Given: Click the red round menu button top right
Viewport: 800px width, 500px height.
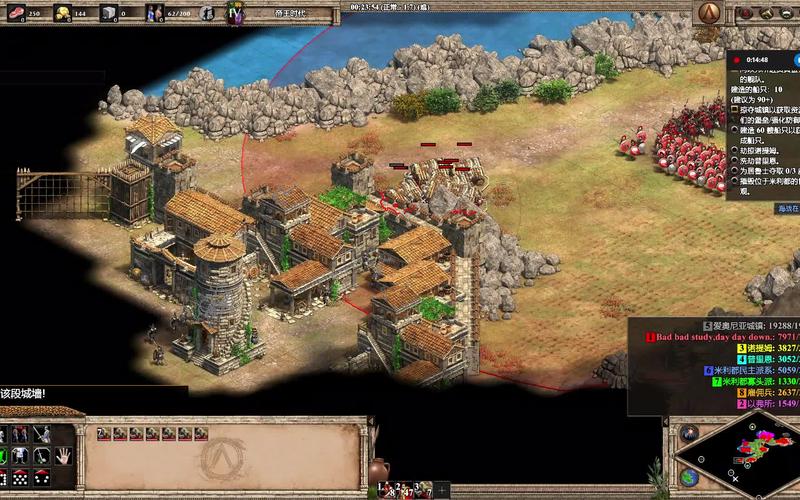Looking at the screenshot, I should tap(745, 13).
